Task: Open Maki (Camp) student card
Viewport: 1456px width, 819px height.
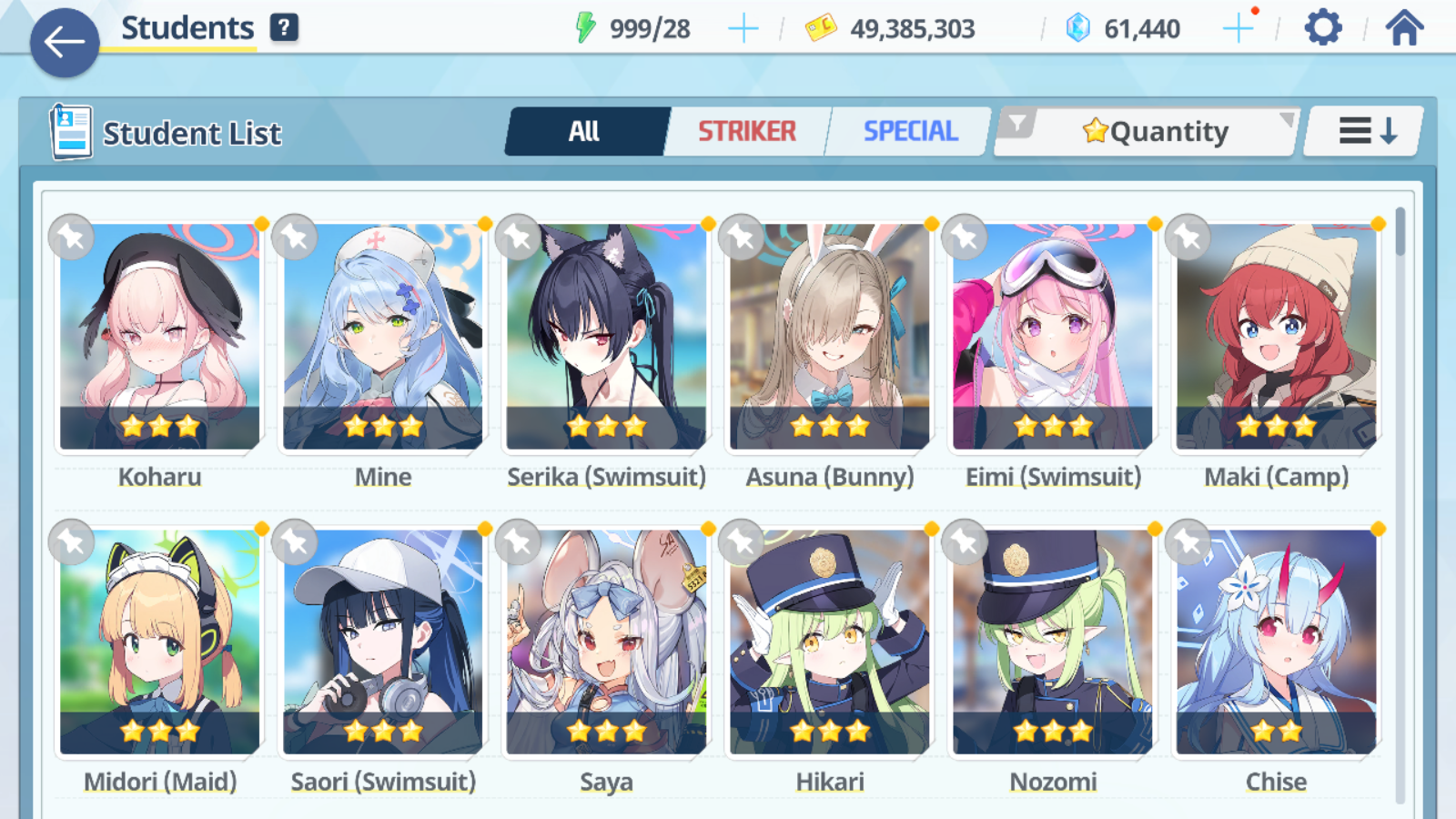Action: (x=1276, y=337)
